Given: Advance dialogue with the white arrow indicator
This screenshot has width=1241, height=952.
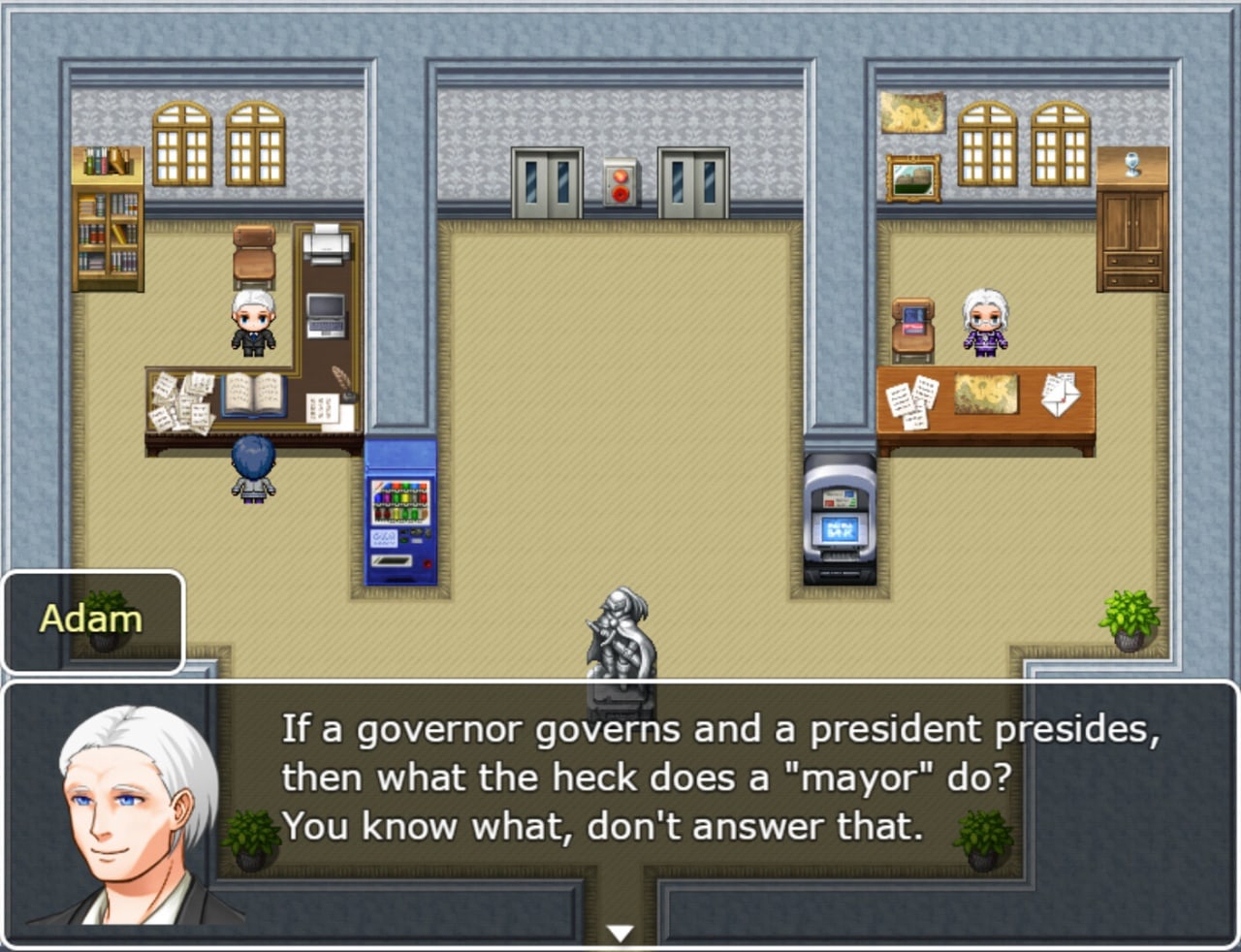Looking at the screenshot, I should tap(620, 933).
